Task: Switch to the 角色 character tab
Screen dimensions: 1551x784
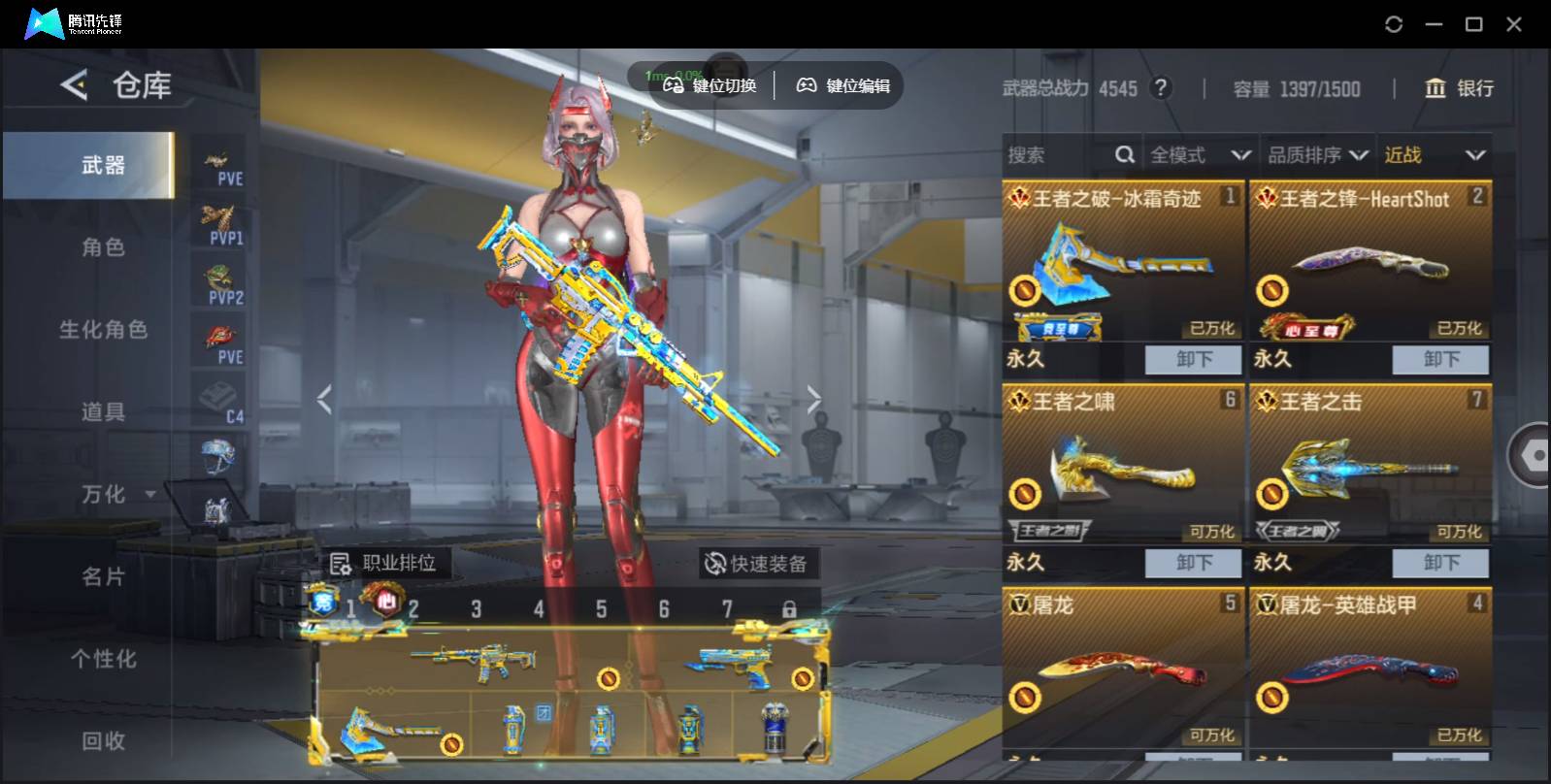Action: (x=103, y=247)
